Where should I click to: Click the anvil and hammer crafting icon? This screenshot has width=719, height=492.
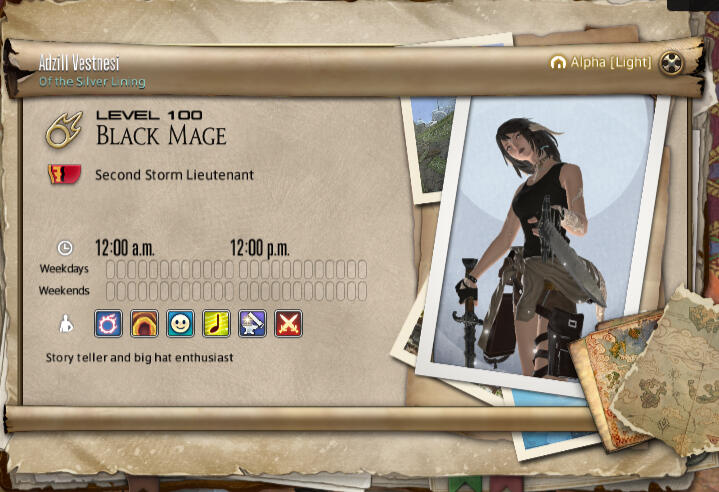(x=252, y=323)
